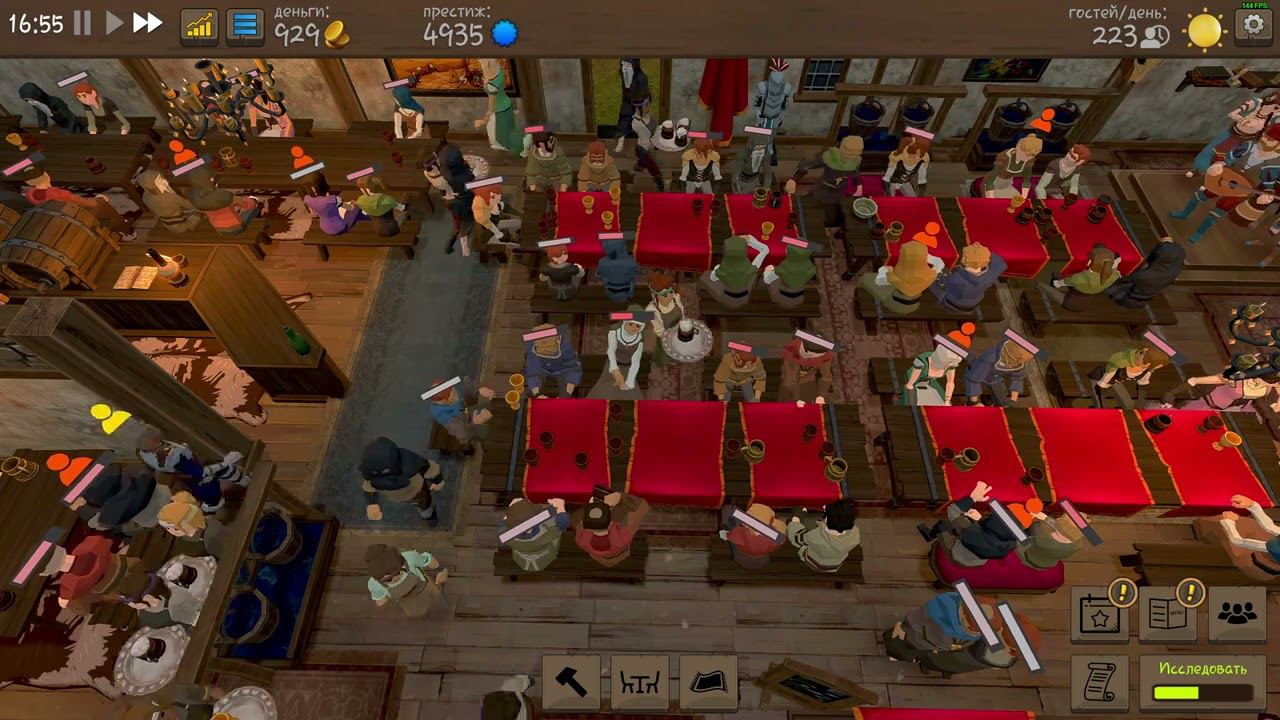Click the sun day-cycle indicator
Screen dimensions: 1280x720
(1204, 30)
